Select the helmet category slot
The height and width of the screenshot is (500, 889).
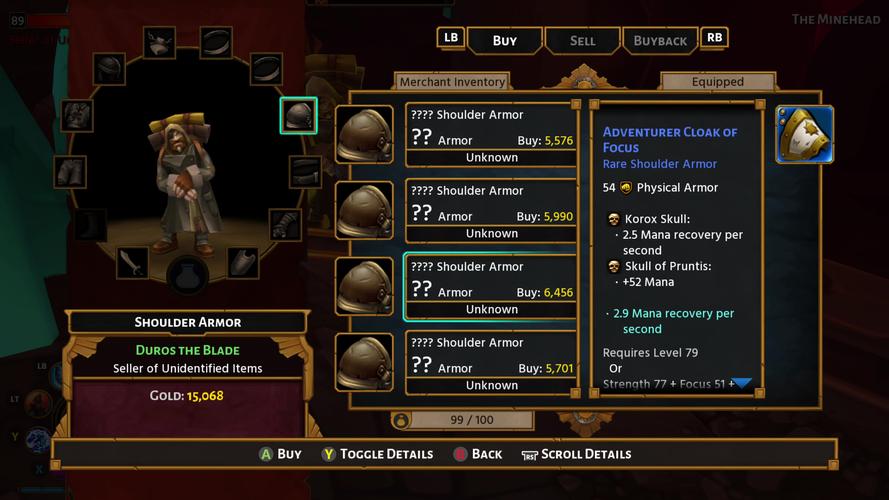(110, 69)
